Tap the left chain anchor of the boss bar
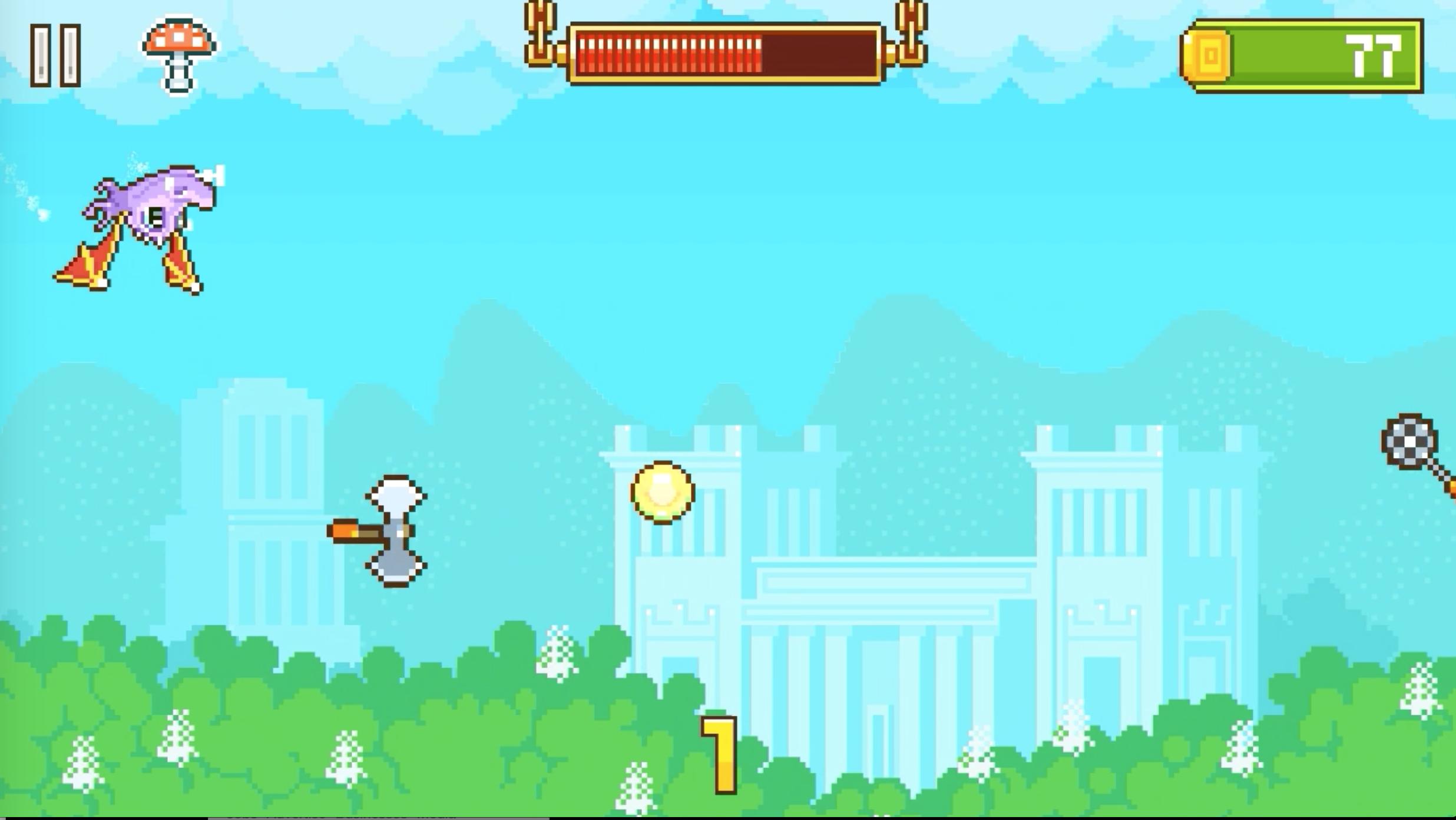This screenshot has height=820, width=1456. coord(541,32)
